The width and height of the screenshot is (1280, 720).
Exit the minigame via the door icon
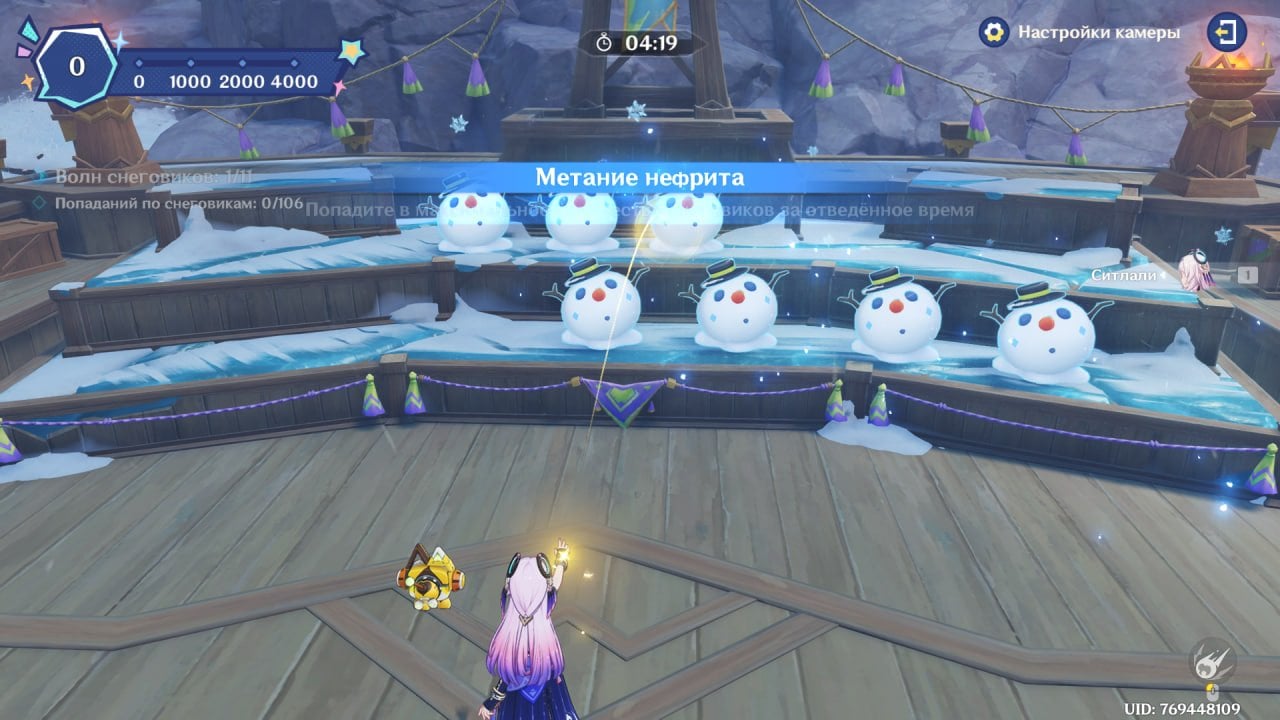click(x=1226, y=32)
